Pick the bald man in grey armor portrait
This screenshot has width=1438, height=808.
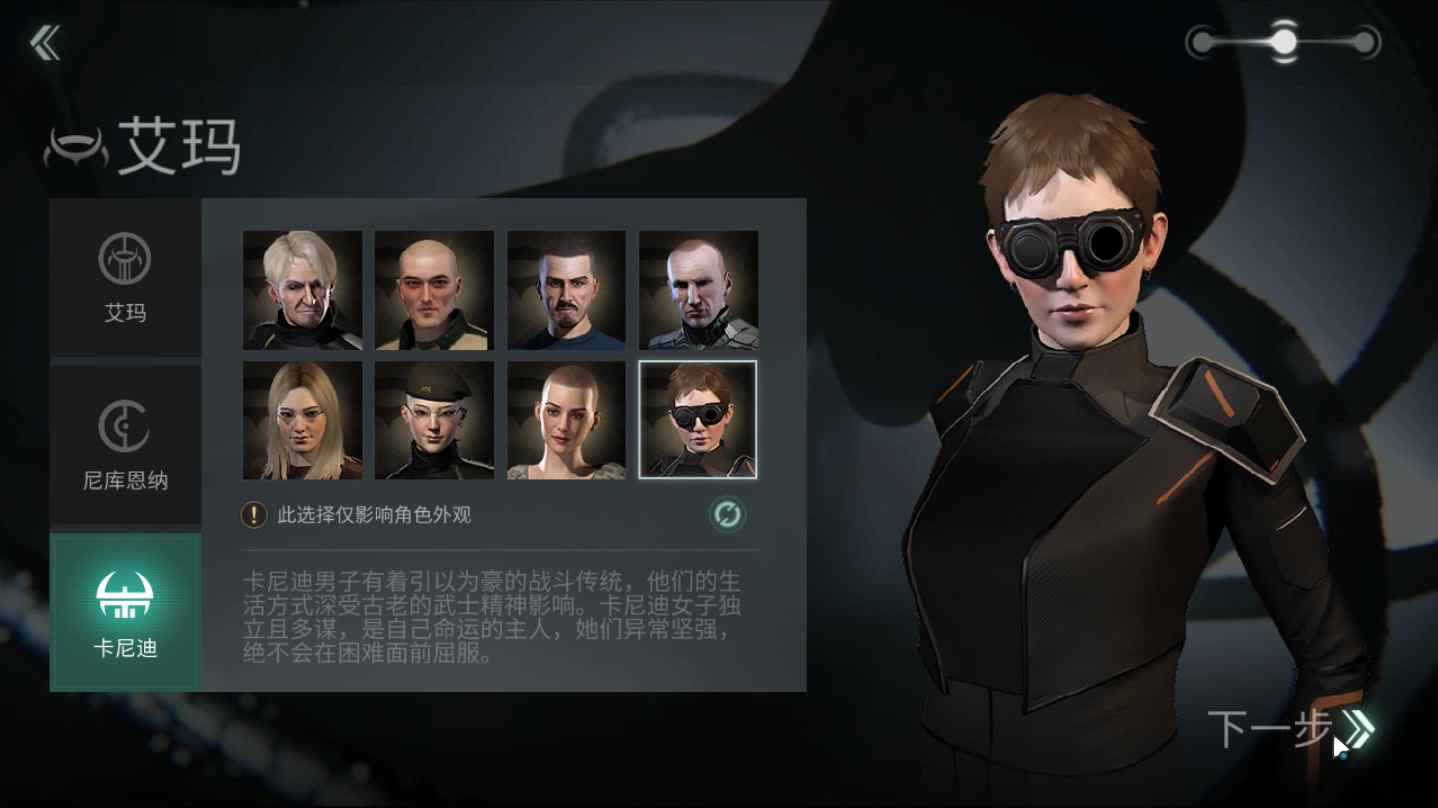coord(699,290)
